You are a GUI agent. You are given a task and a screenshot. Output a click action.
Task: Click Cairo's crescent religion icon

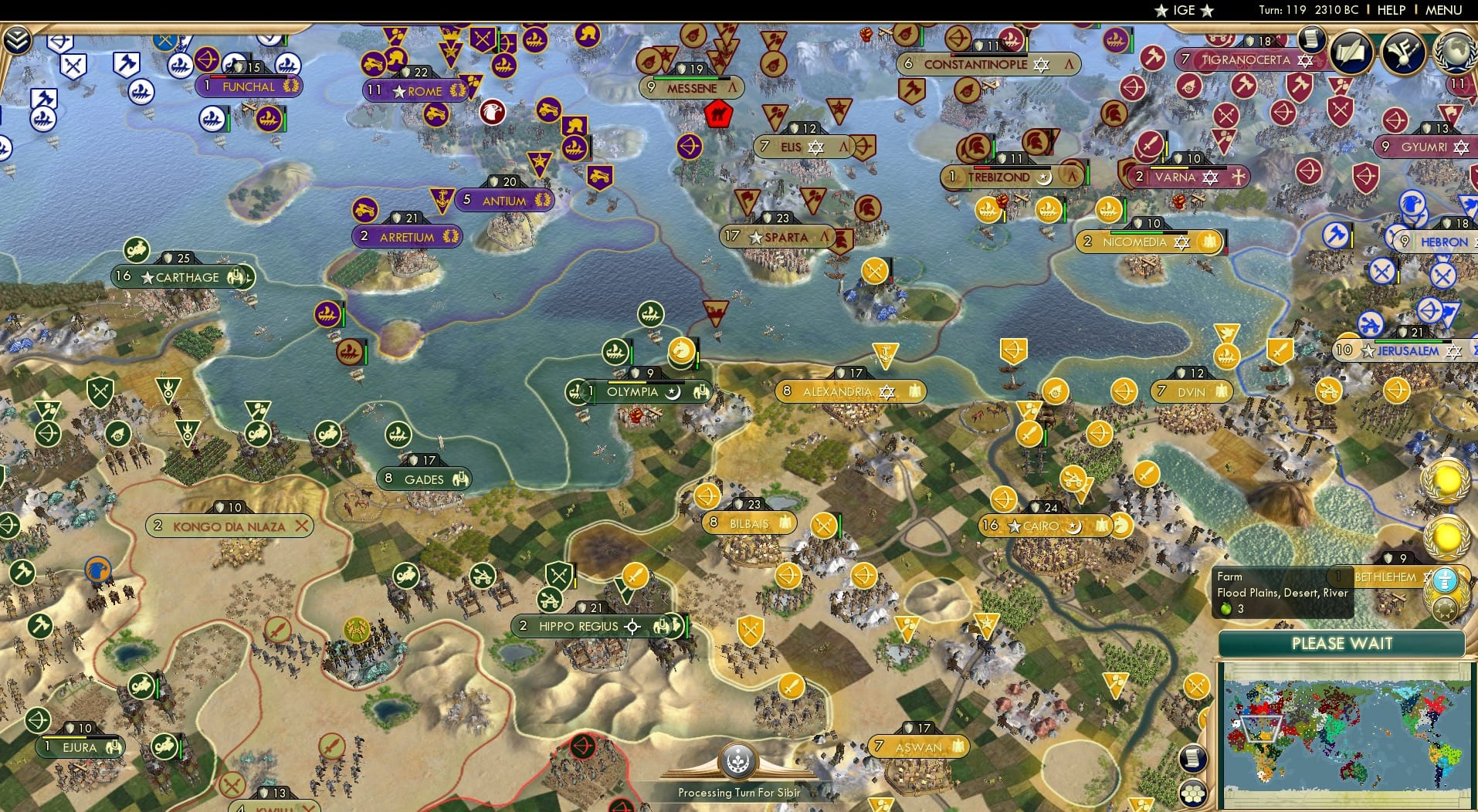coord(1074,527)
